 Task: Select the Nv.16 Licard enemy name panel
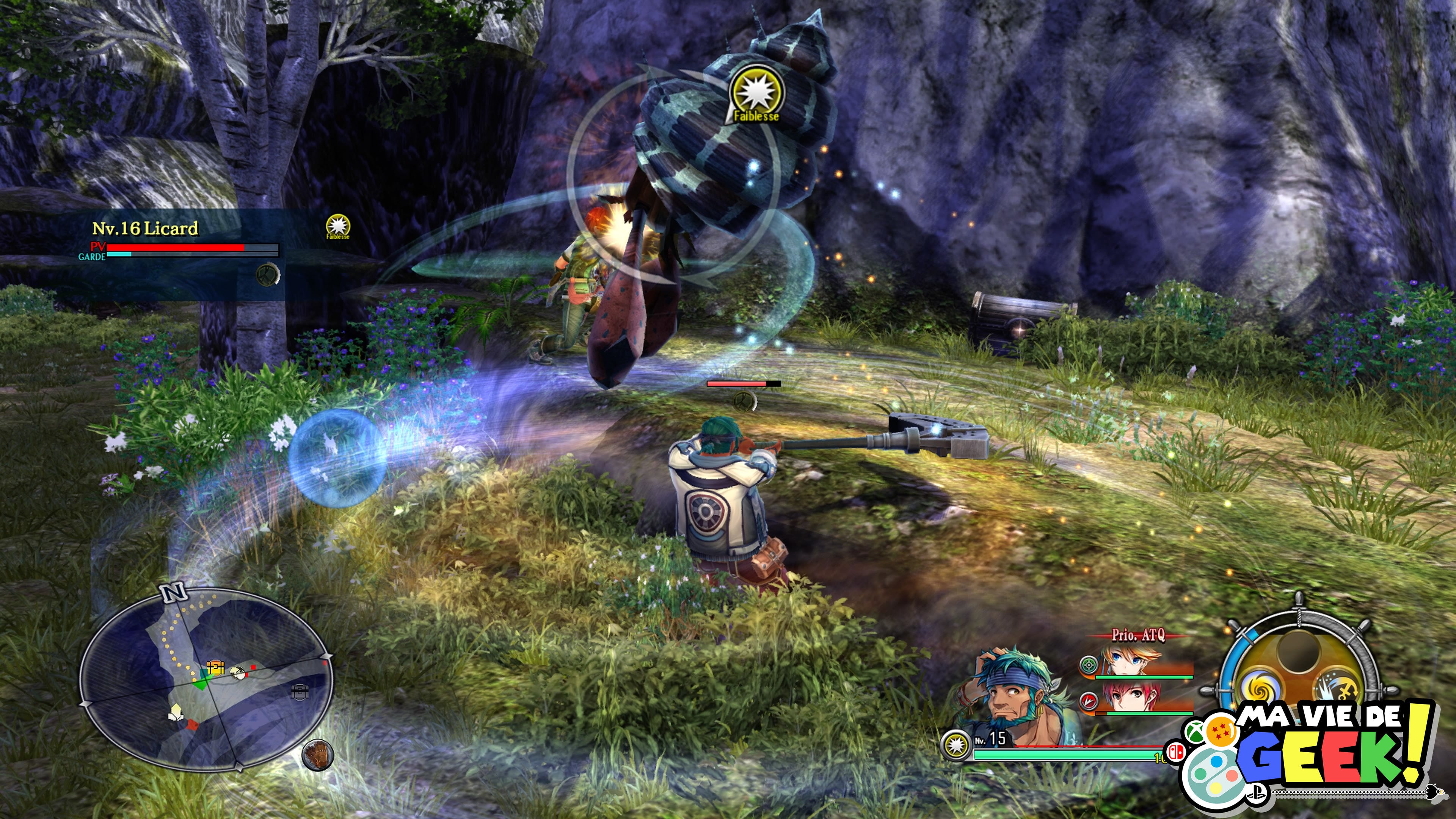tap(145, 228)
